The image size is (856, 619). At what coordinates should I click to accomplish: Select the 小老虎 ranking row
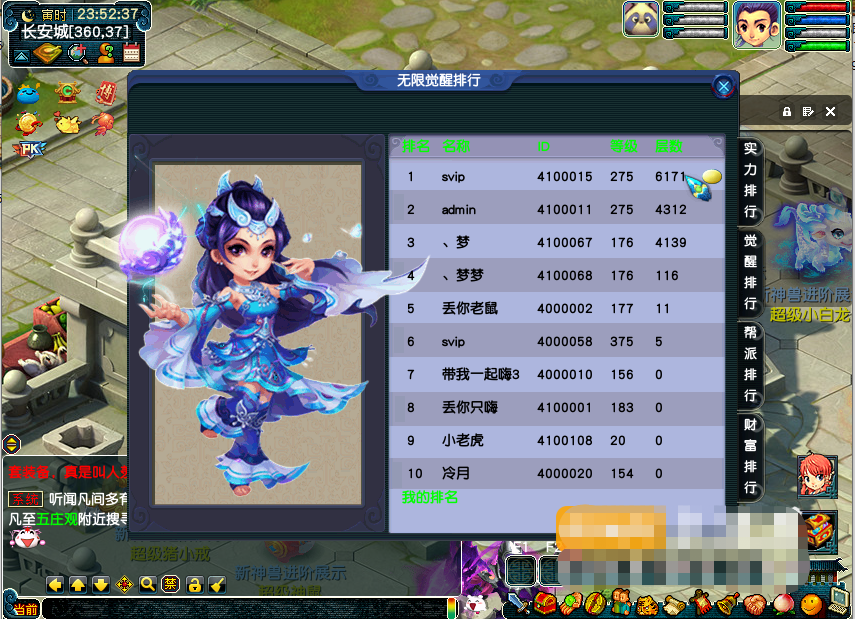[556, 440]
